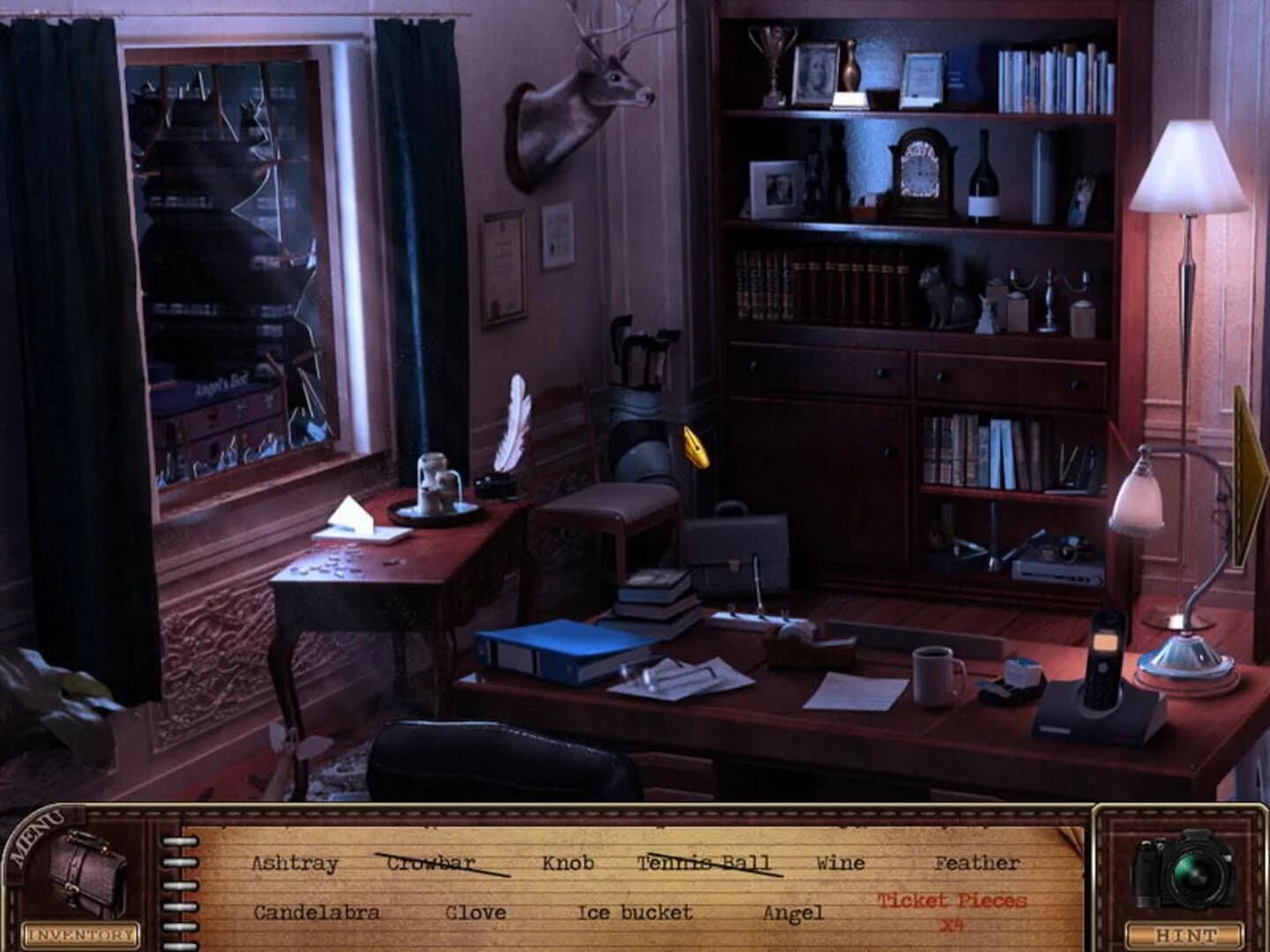
Task: Select "Ashtray" in the word list
Action: (x=295, y=864)
